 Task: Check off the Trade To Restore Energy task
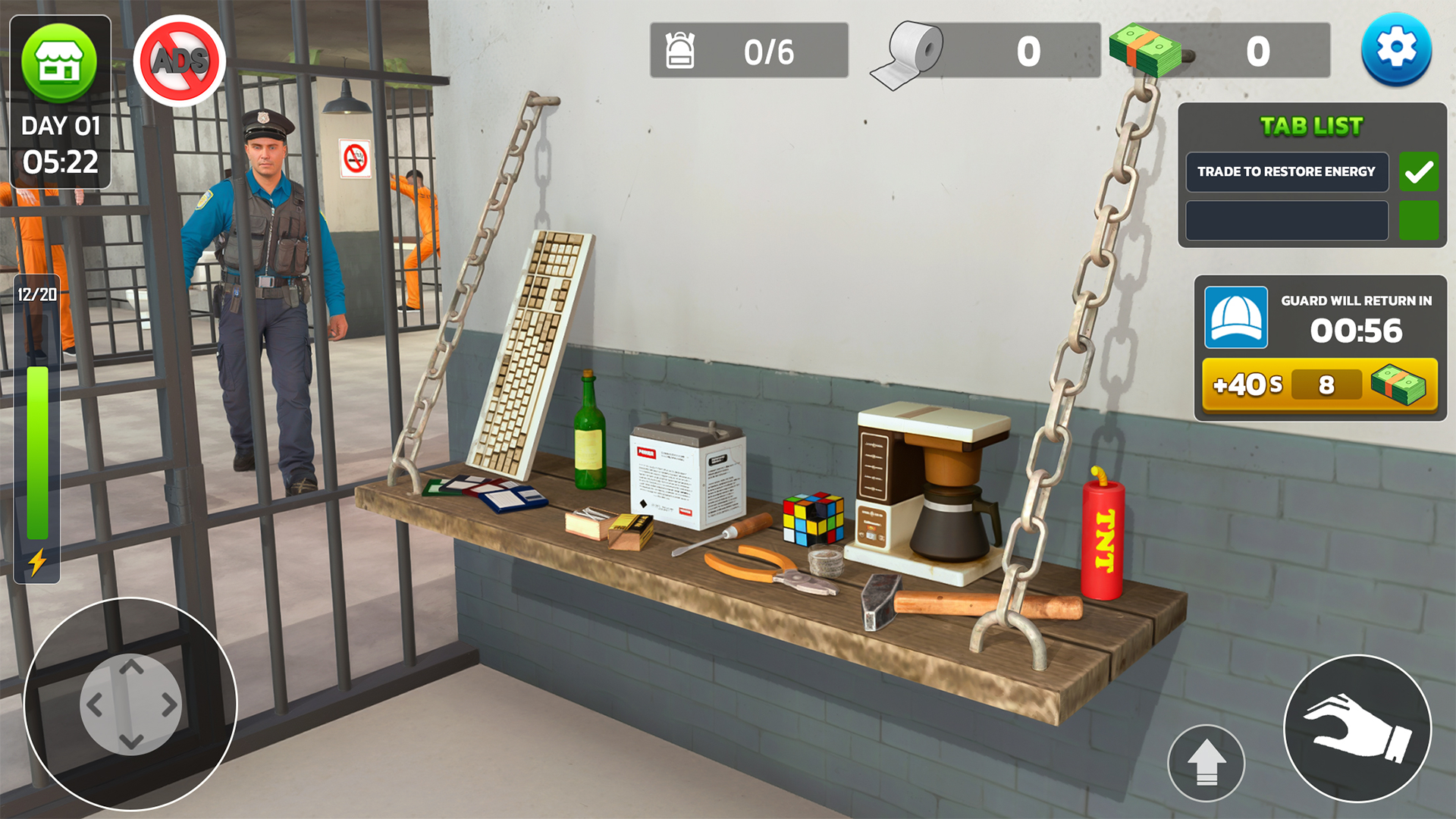point(1418,172)
